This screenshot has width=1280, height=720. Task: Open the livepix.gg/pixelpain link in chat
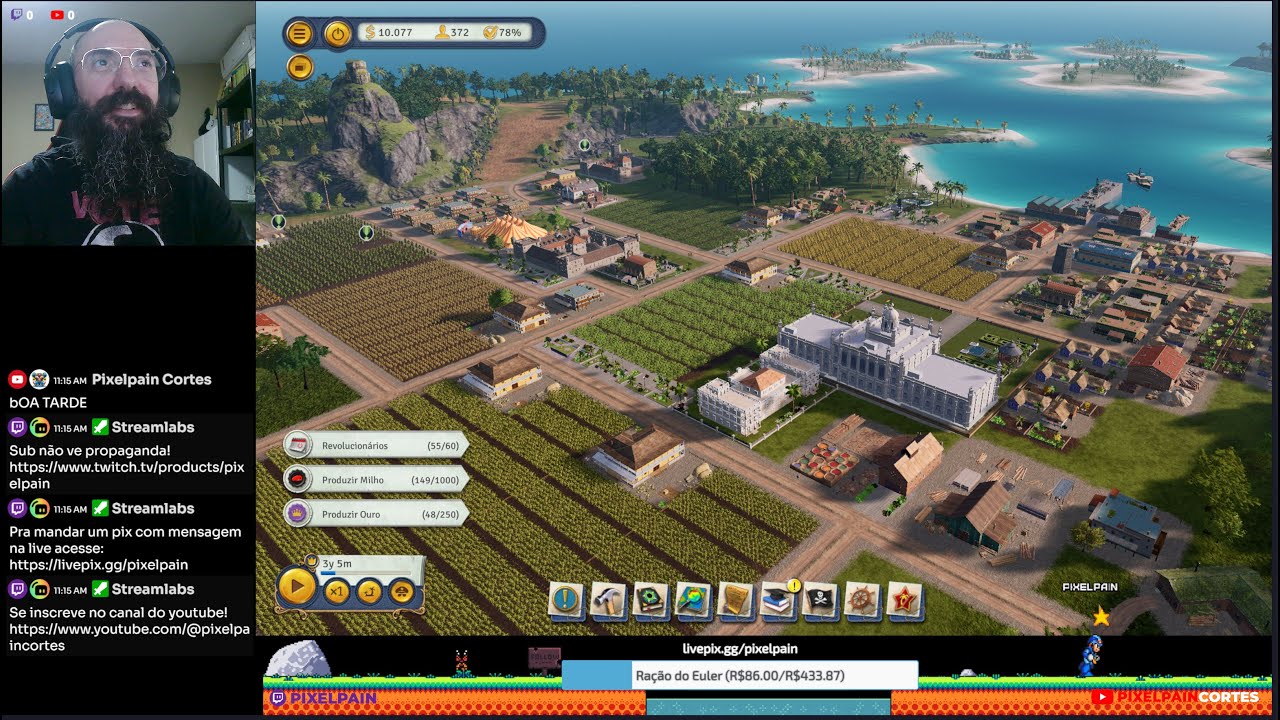click(99, 565)
